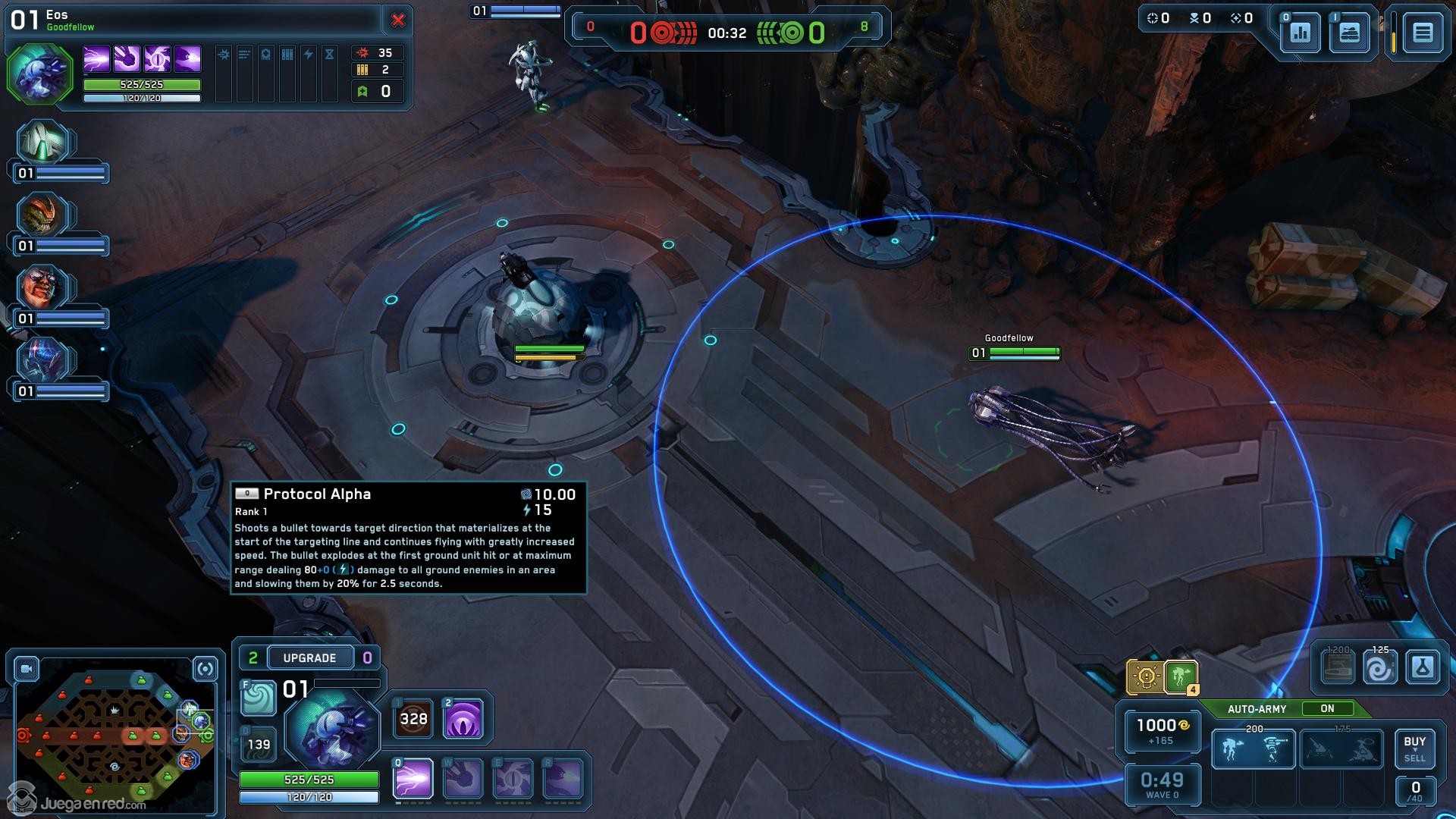Toggle Auto-Army ON switch
This screenshot has height=819, width=1456.
pos(1327,708)
